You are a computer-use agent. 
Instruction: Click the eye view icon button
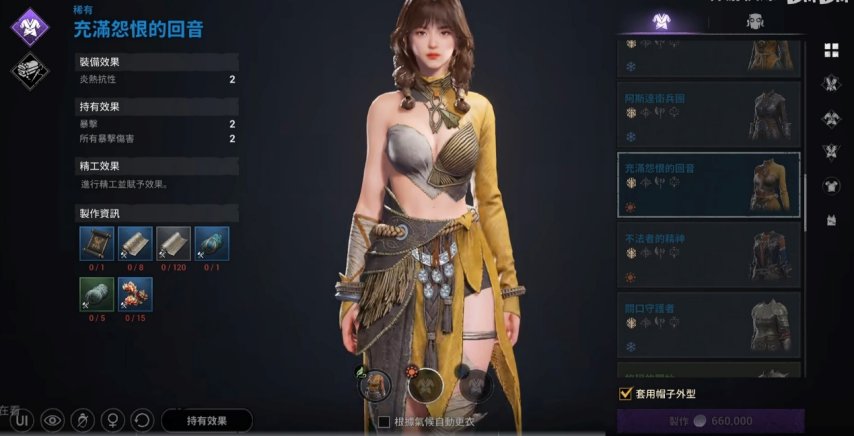[x=52, y=421]
